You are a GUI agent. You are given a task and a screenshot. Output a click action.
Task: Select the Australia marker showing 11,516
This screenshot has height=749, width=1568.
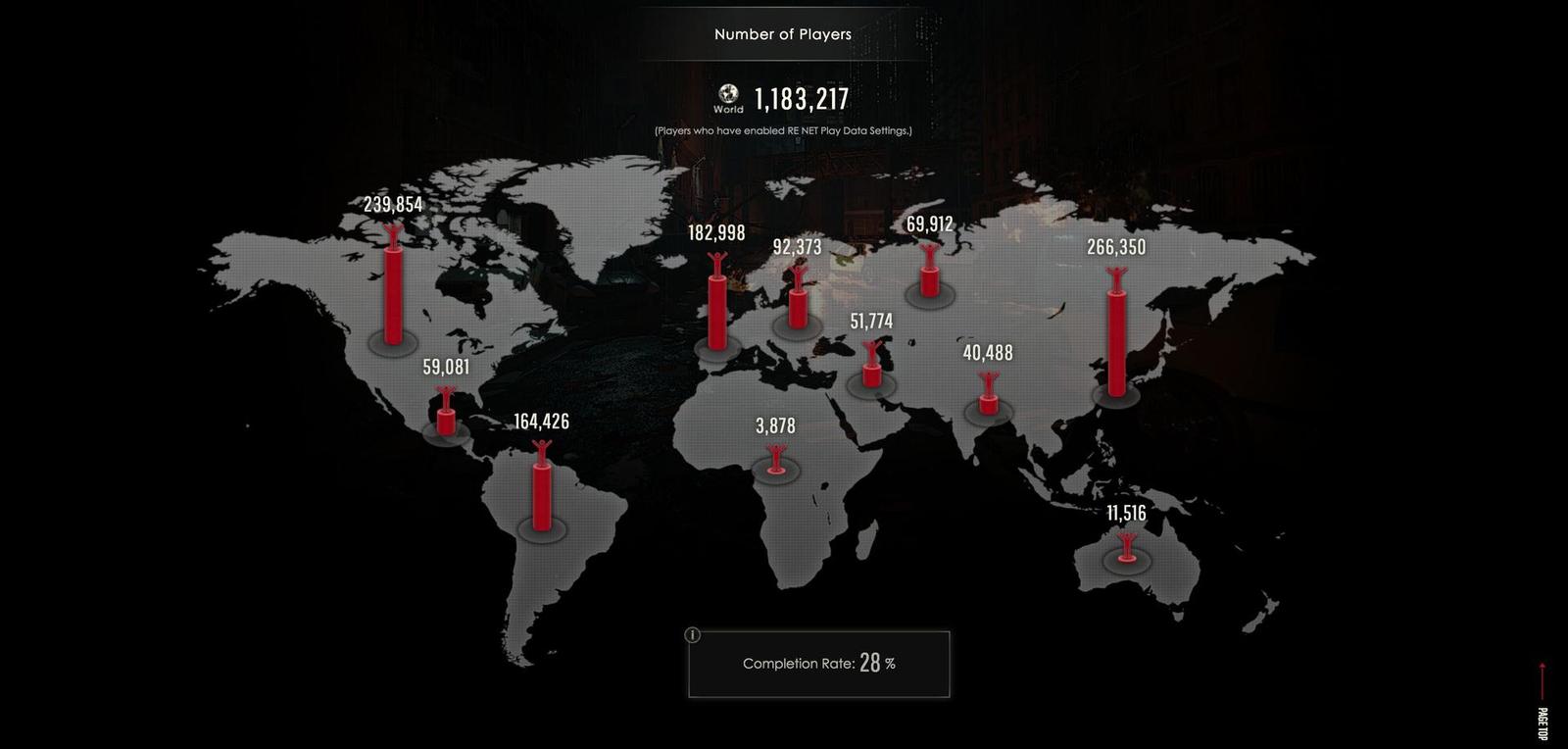[1127, 547]
